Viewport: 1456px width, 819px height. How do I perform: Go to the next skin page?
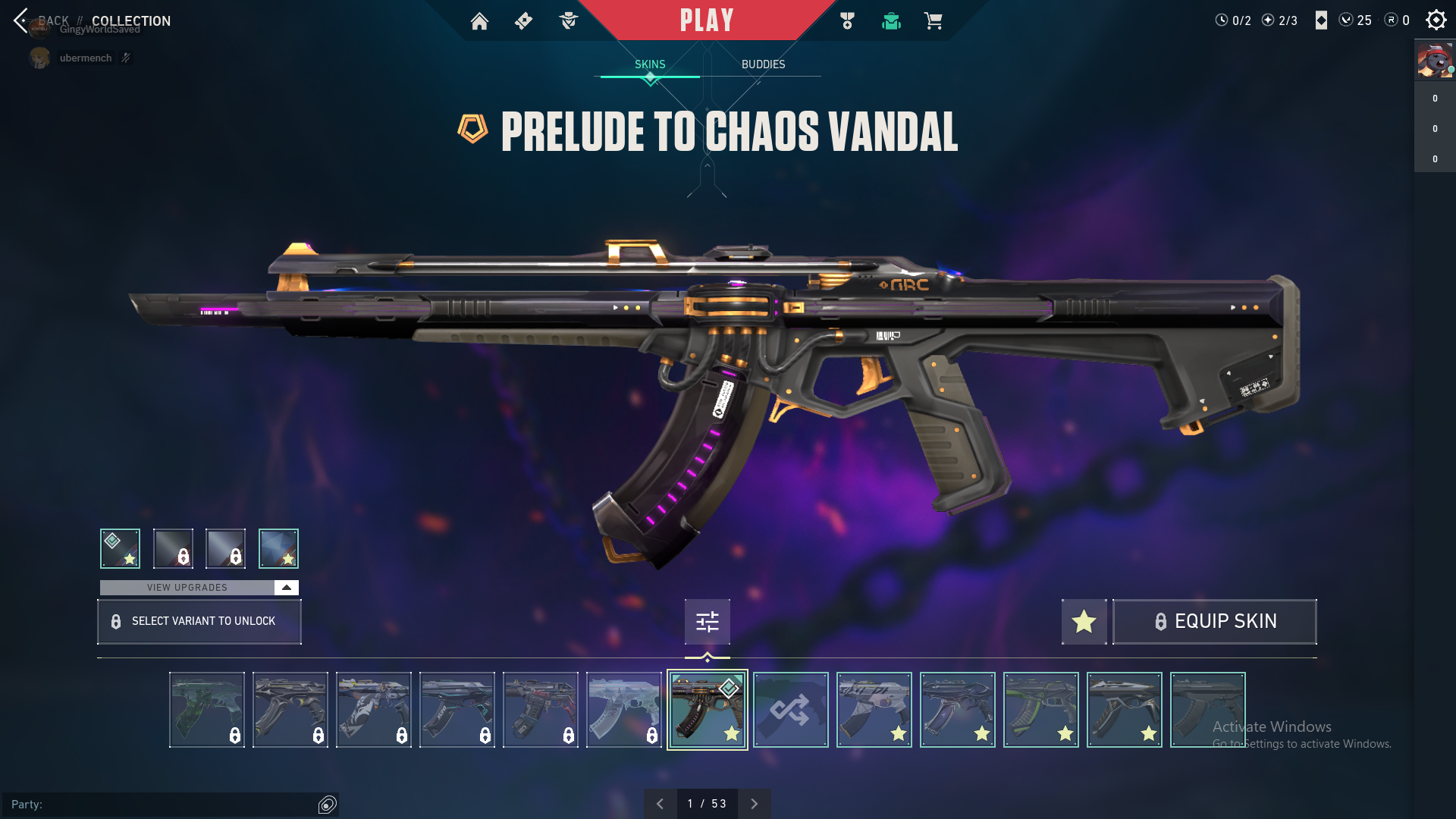(x=754, y=804)
